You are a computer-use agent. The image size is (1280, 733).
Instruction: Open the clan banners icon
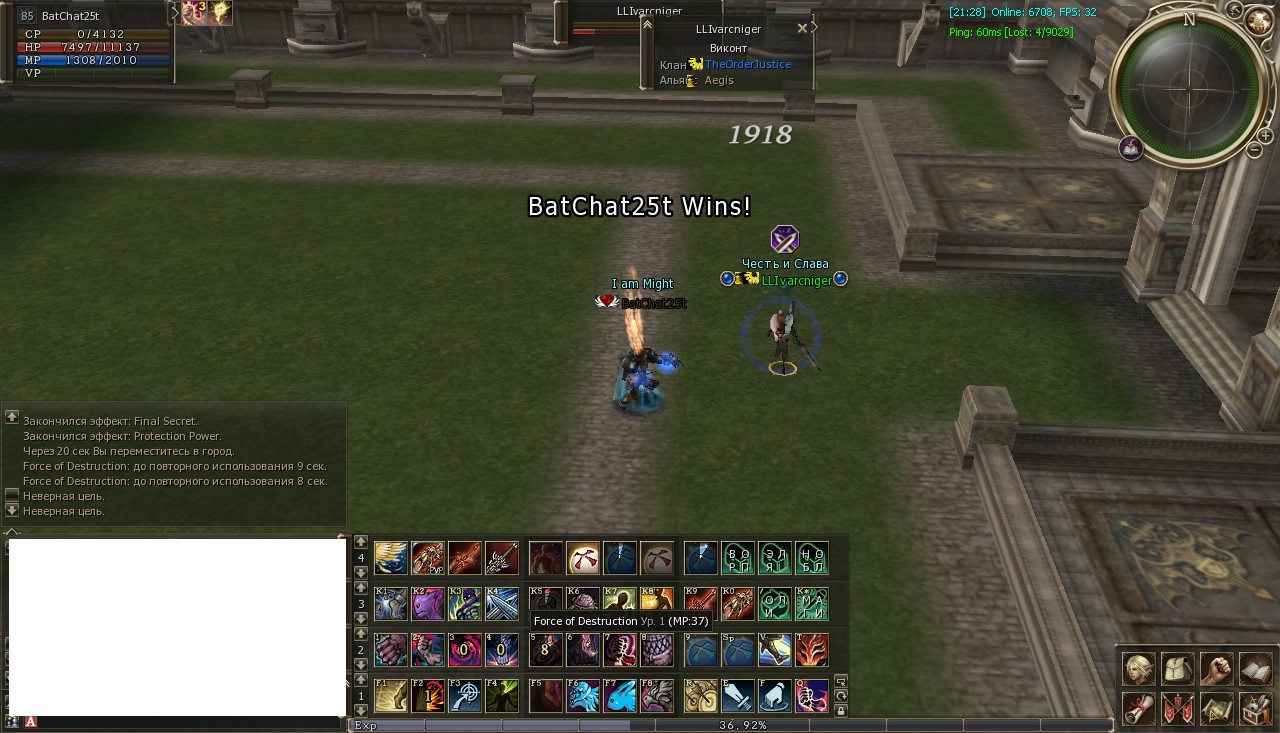pos(1176,708)
